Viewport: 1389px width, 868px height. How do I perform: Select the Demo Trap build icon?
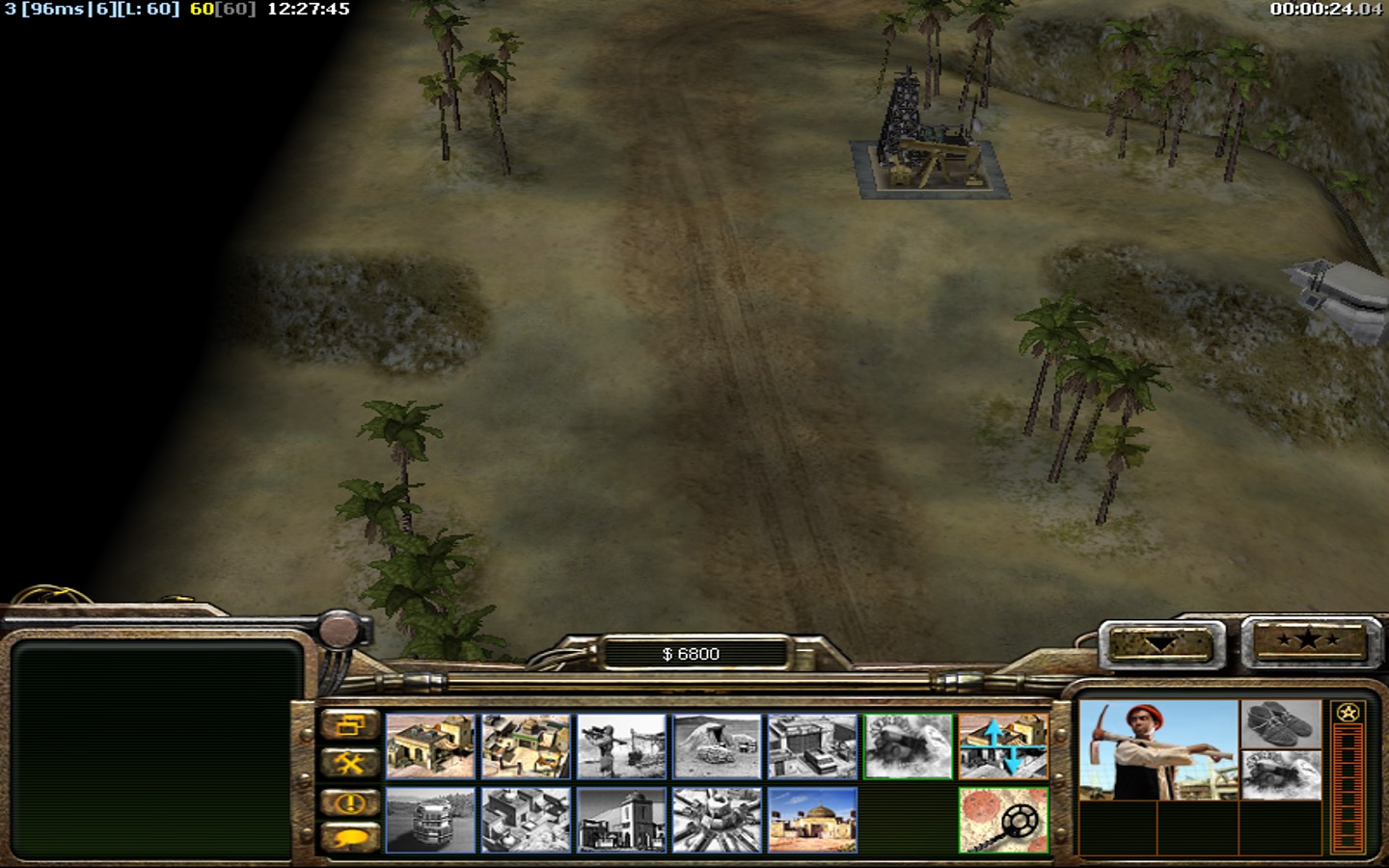909,746
